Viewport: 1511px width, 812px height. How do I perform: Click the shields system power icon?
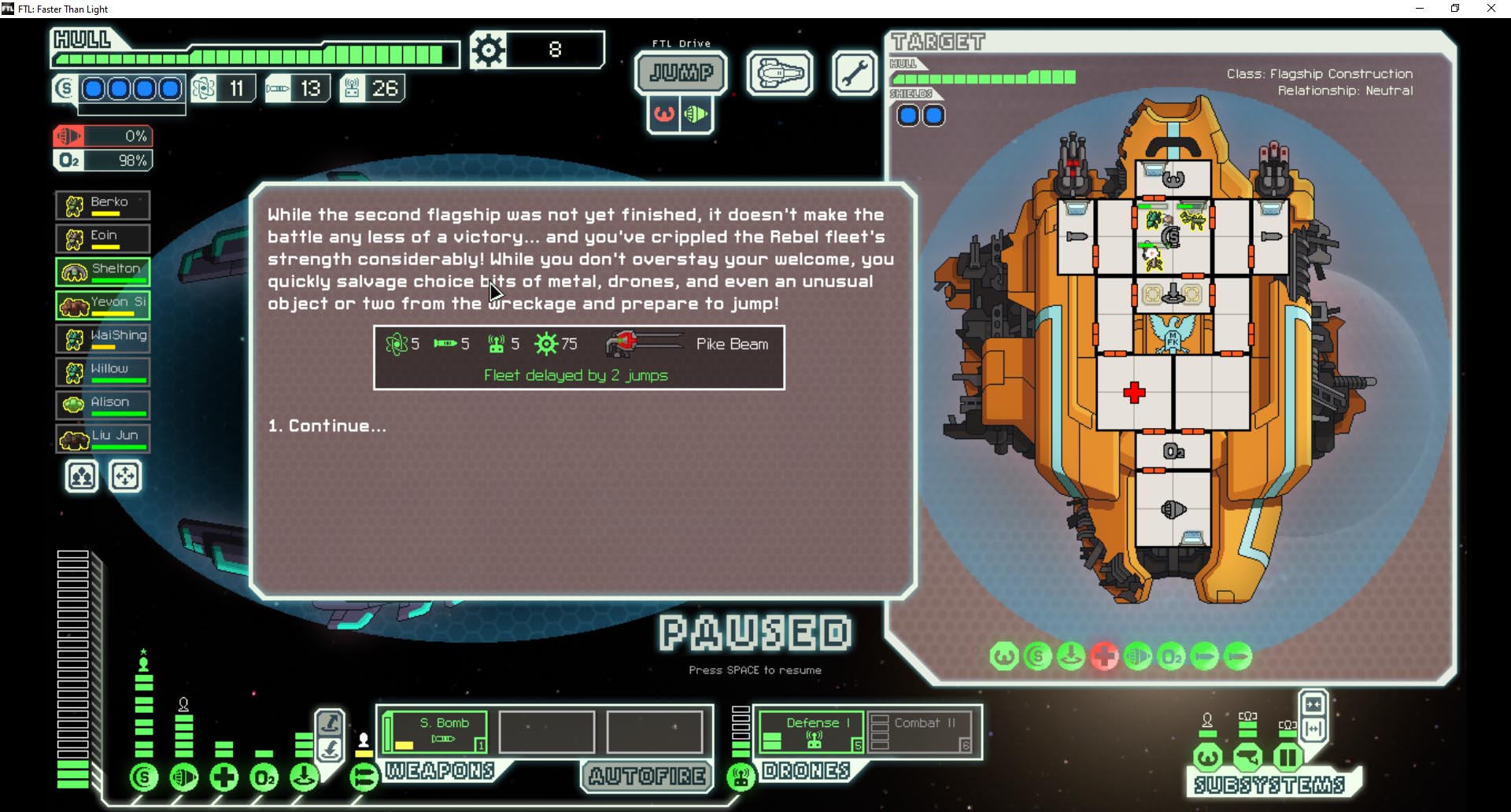144,778
